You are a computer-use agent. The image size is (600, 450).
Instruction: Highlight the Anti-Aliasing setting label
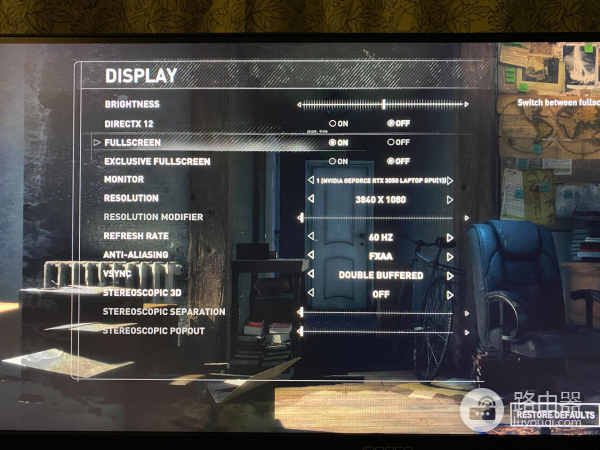point(136,254)
